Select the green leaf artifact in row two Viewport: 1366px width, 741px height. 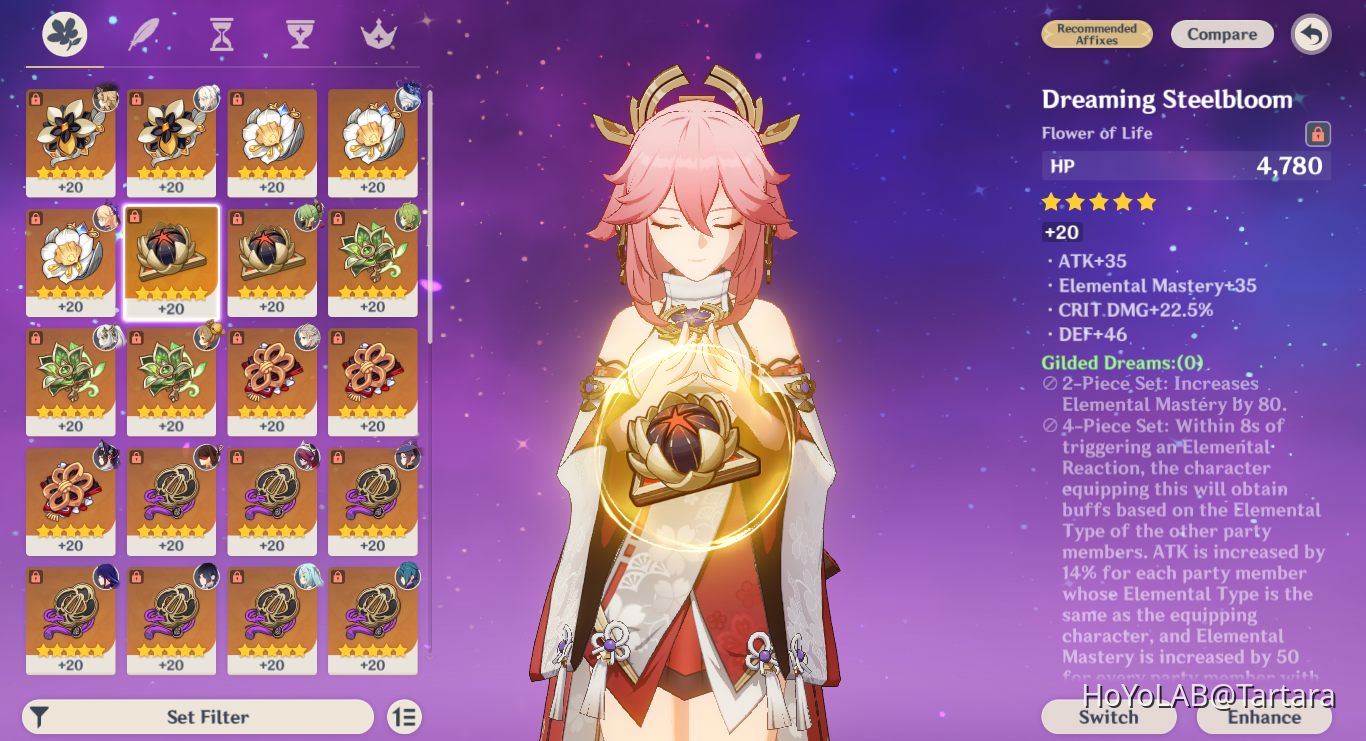coord(371,260)
